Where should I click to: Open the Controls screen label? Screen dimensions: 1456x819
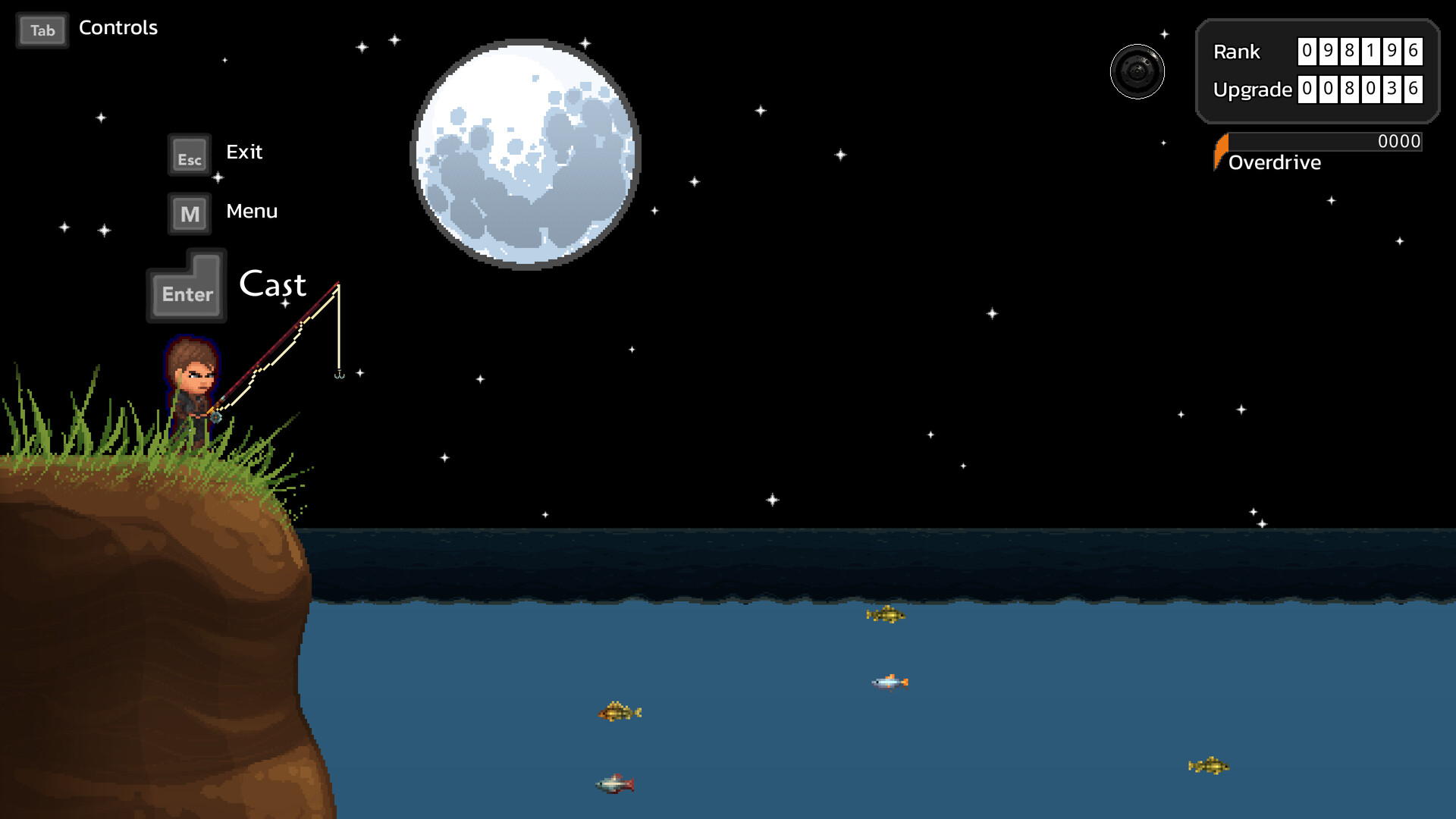click(118, 28)
